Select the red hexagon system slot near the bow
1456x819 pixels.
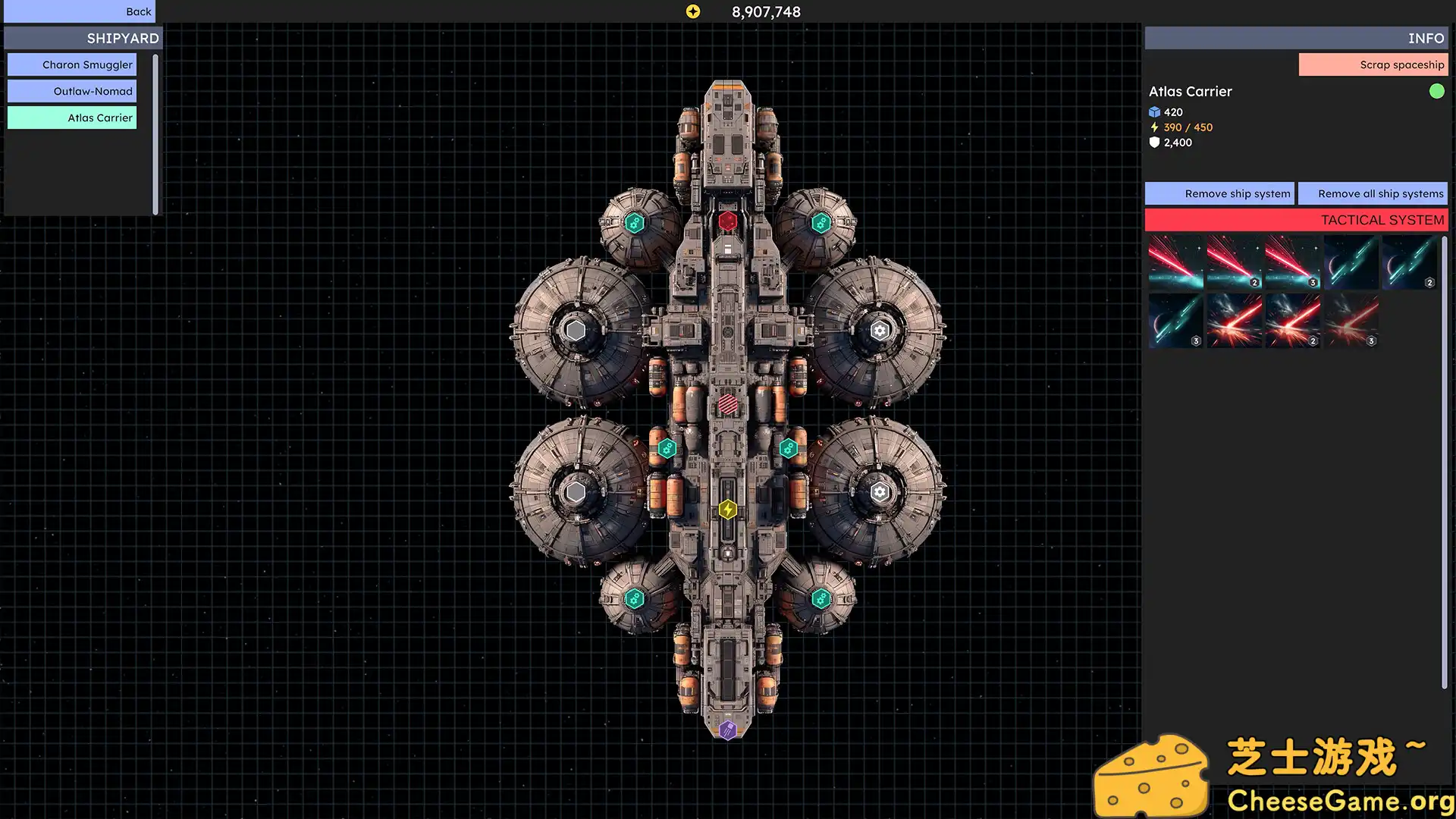pyautogui.click(x=728, y=219)
